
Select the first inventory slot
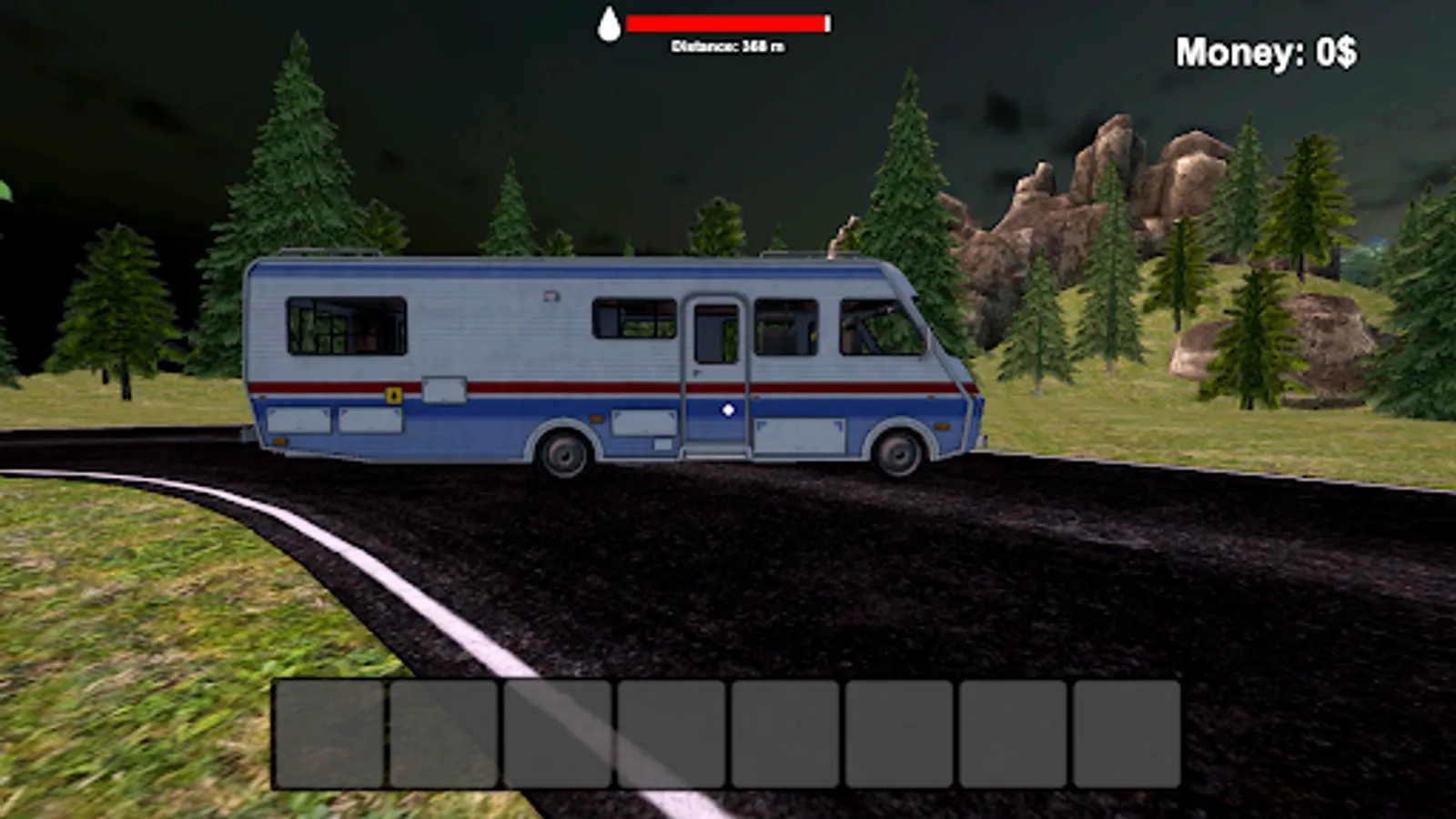[x=330, y=733]
